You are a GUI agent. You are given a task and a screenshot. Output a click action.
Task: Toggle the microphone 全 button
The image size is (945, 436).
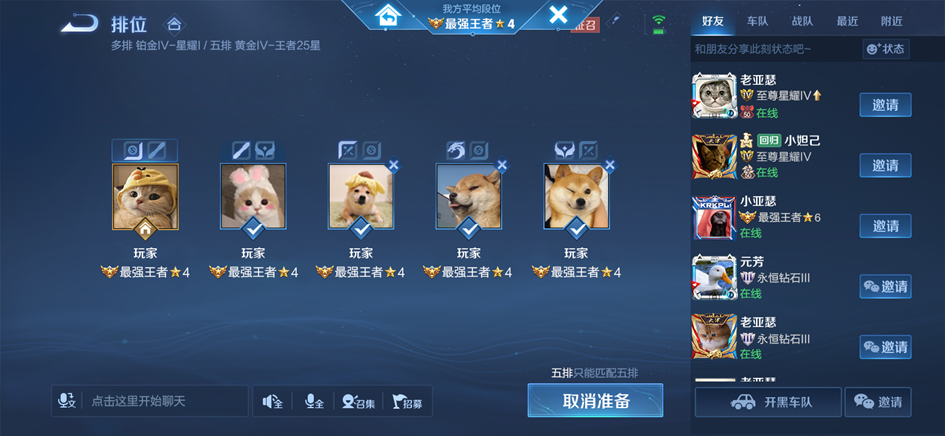[314, 401]
